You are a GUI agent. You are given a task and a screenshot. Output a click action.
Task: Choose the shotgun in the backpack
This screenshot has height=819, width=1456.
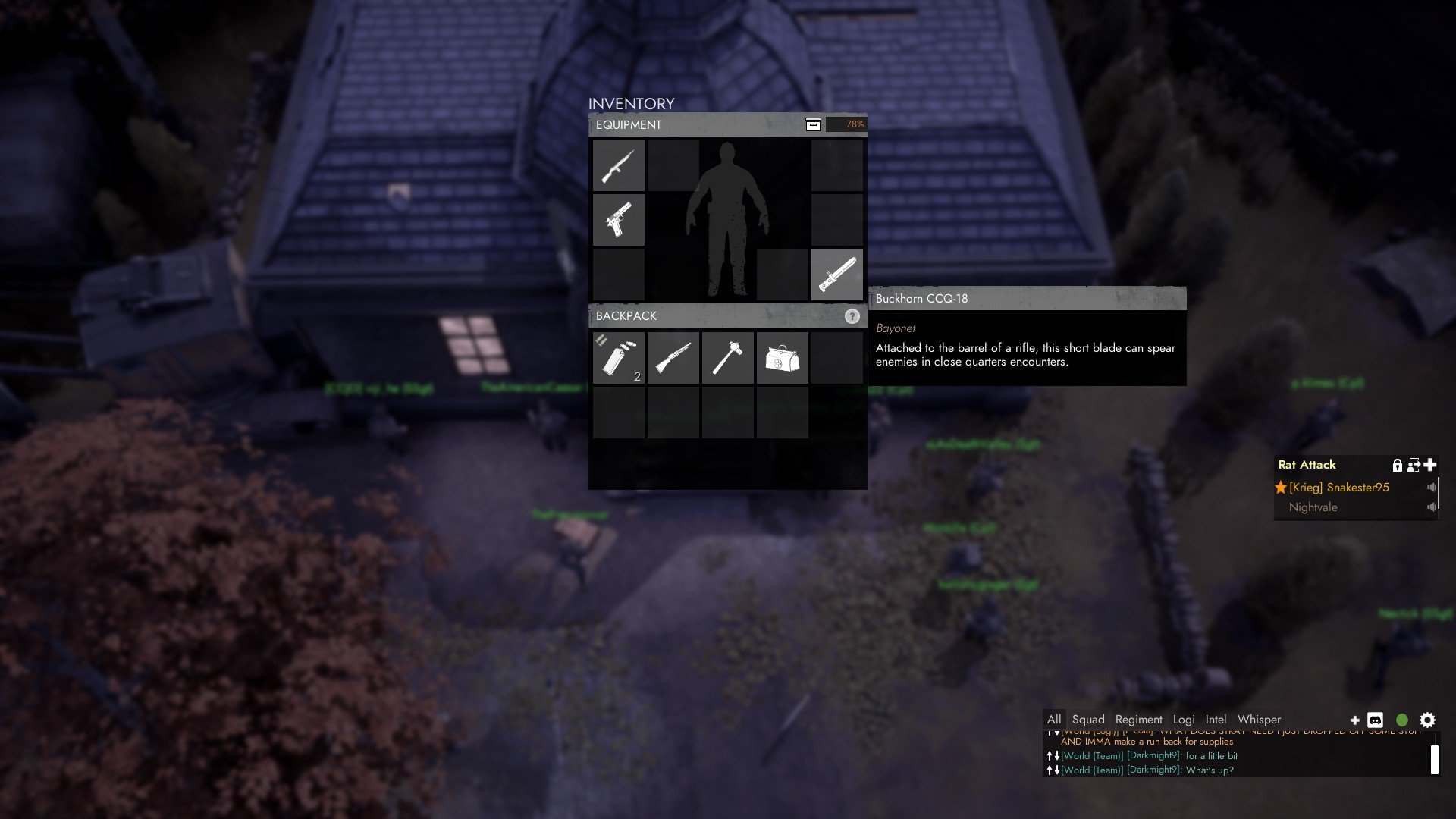[673, 358]
